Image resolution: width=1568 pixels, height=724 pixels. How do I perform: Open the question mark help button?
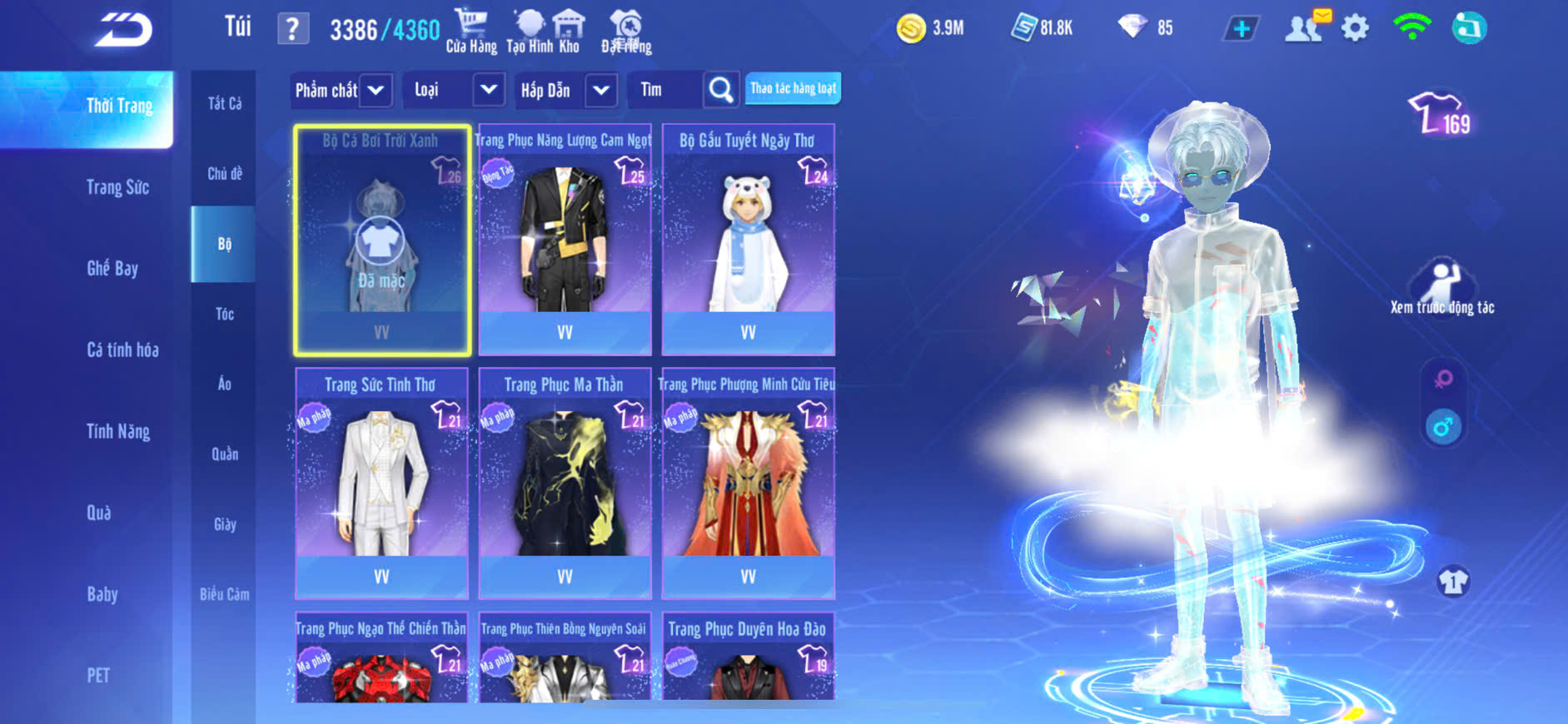pyautogui.click(x=292, y=30)
